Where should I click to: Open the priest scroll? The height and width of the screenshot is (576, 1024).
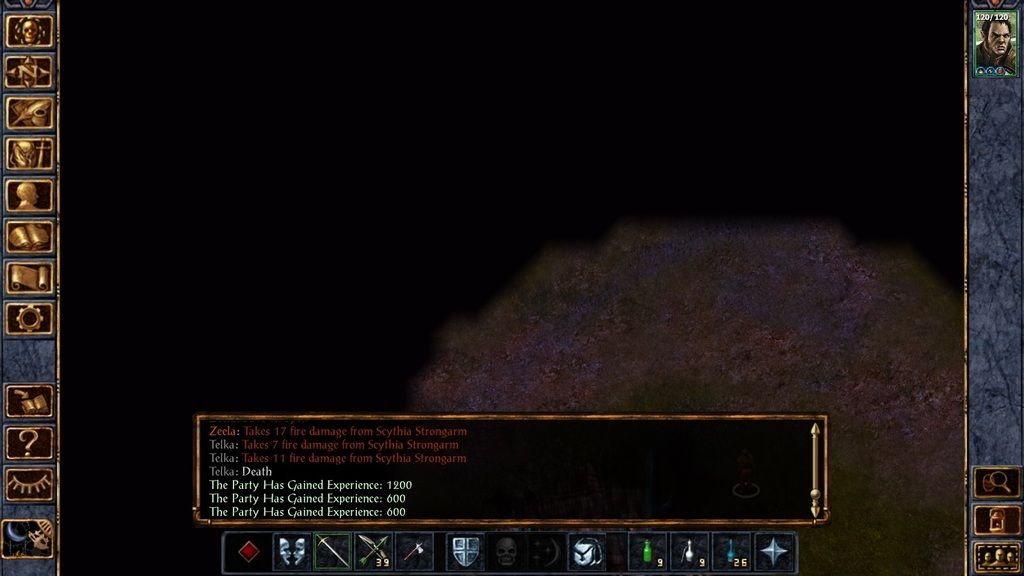tap(29, 277)
